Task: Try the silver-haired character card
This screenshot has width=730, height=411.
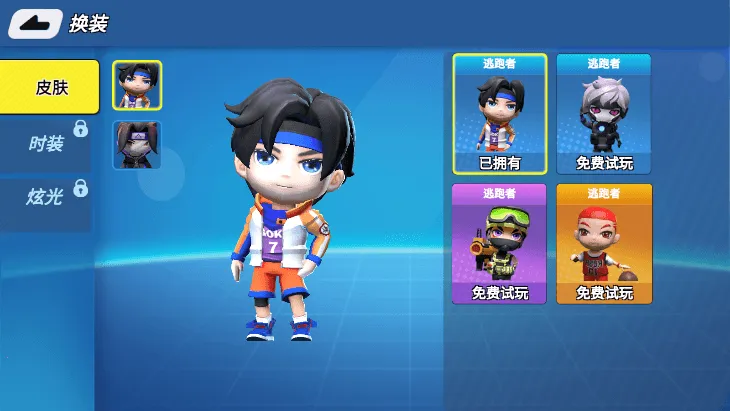Action: tap(604, 113)
